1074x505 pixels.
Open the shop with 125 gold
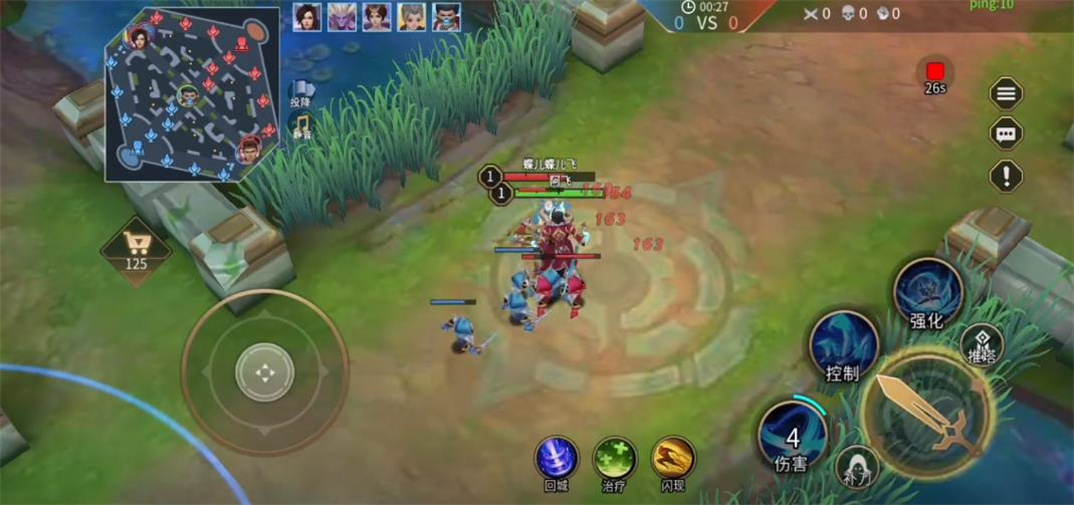tap(136, 250)
